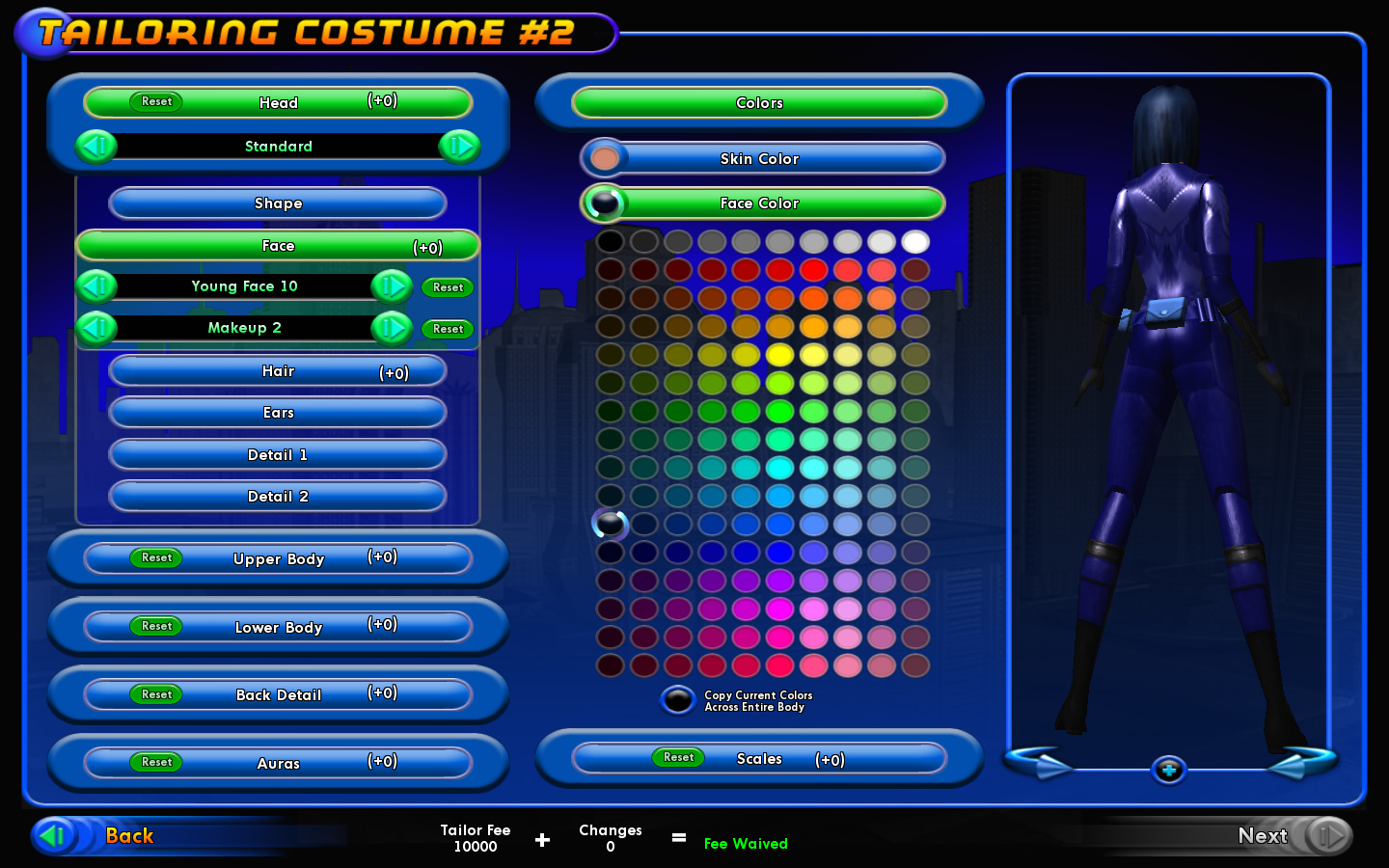Expand the Upper Body section
The image size is (1389, 868).
[279, 558]
